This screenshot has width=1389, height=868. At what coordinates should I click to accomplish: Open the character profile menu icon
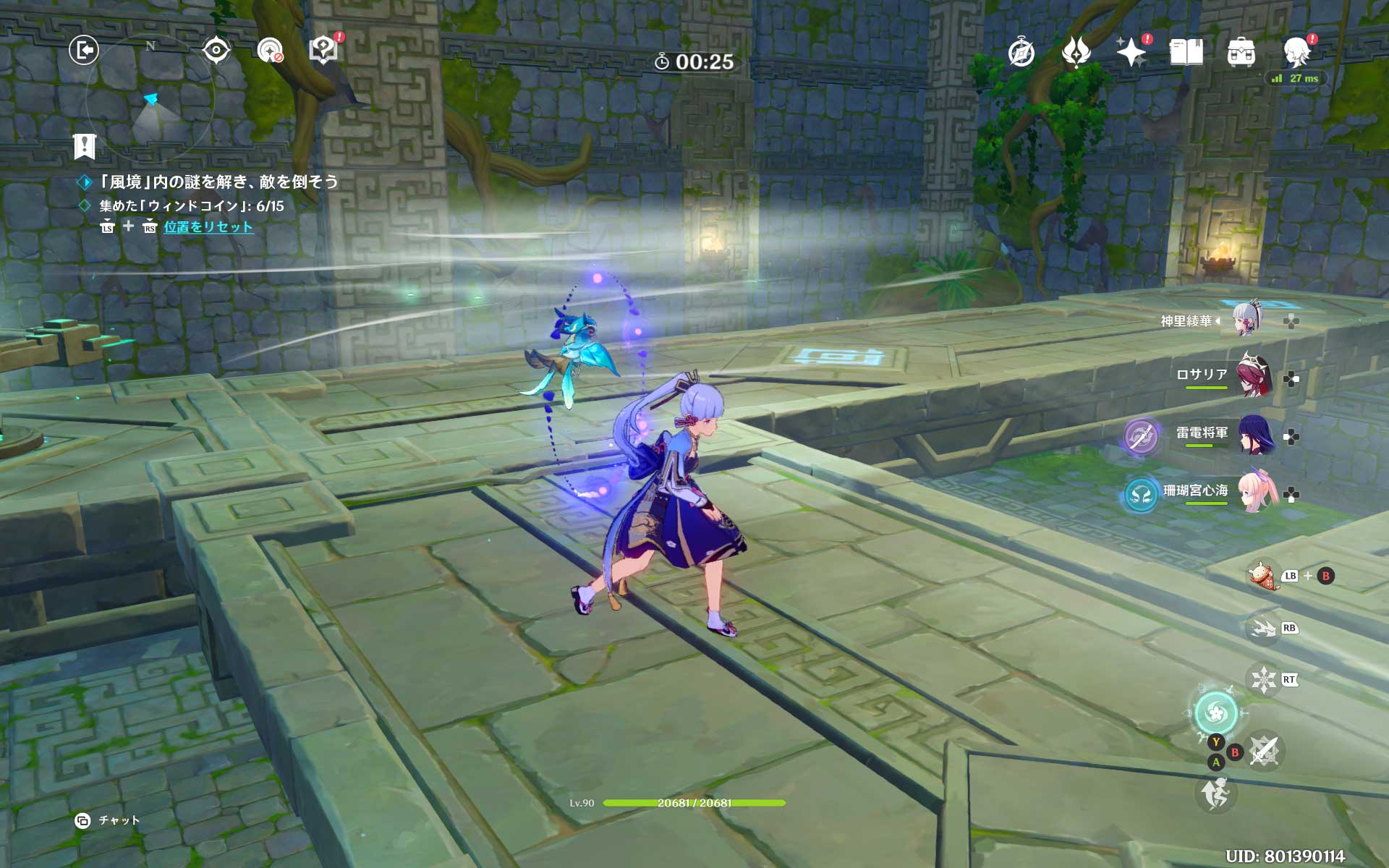(1296, 52)
